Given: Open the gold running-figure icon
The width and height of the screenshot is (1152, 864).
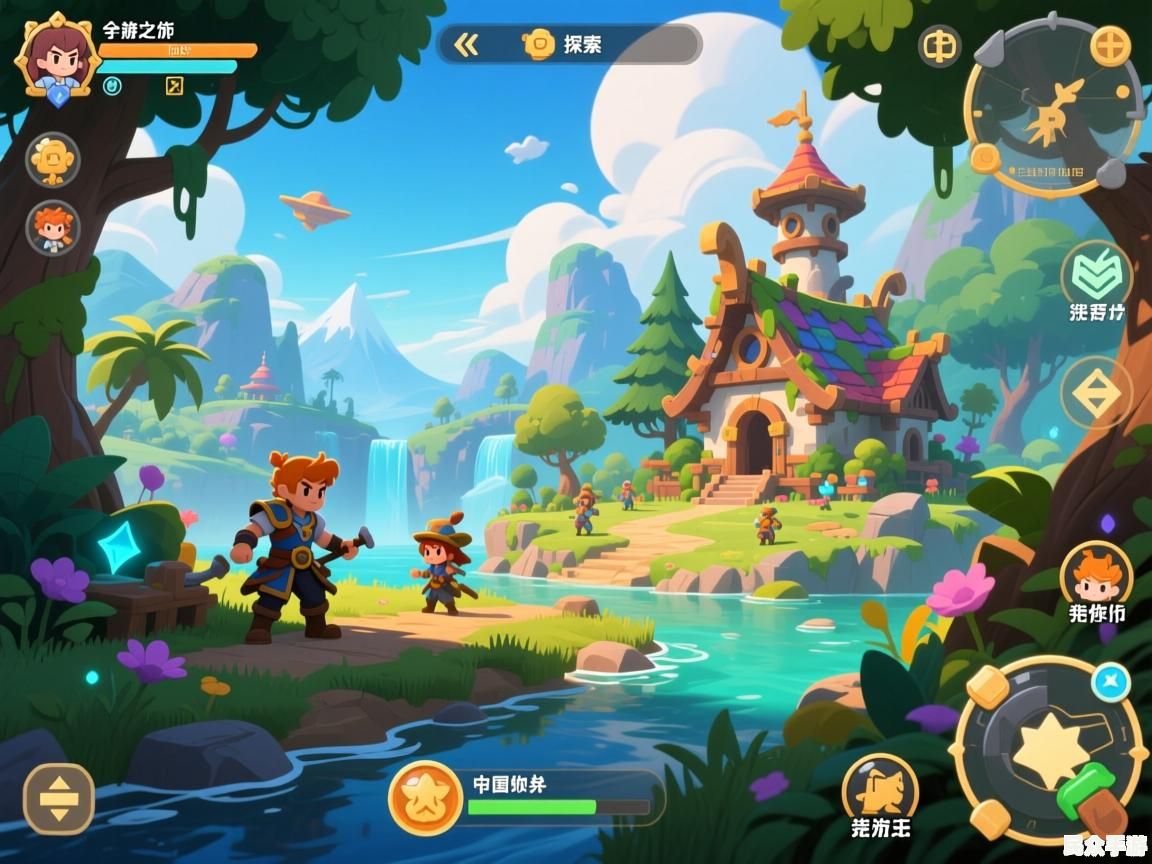Looking at the screenshot, I should point(880,789).
